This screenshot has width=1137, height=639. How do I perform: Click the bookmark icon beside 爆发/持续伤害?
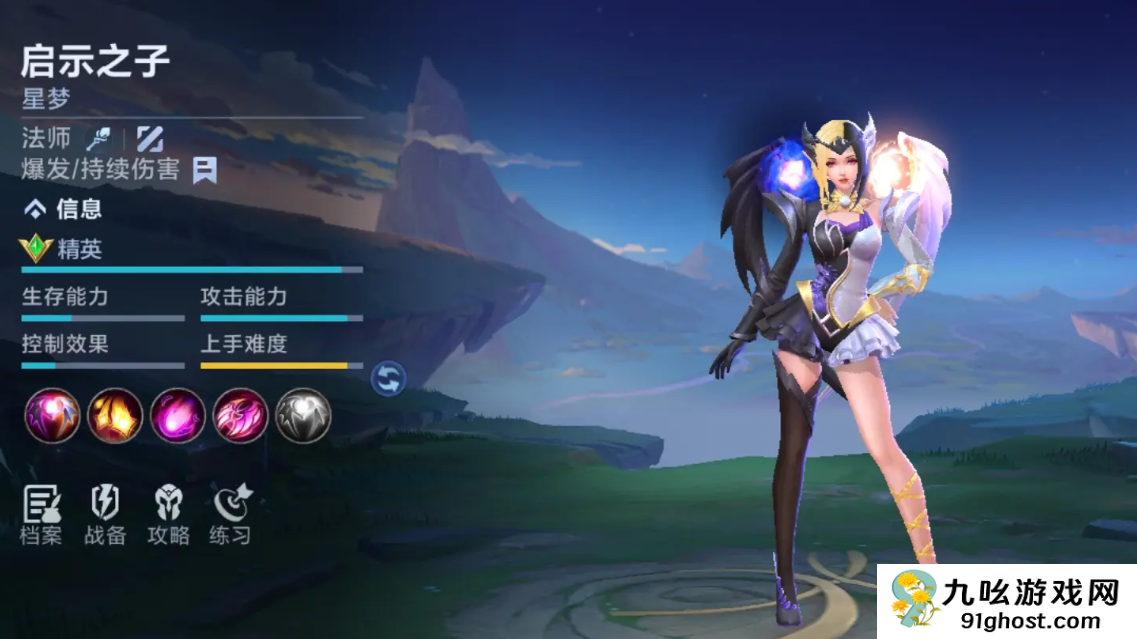point(205,170)
